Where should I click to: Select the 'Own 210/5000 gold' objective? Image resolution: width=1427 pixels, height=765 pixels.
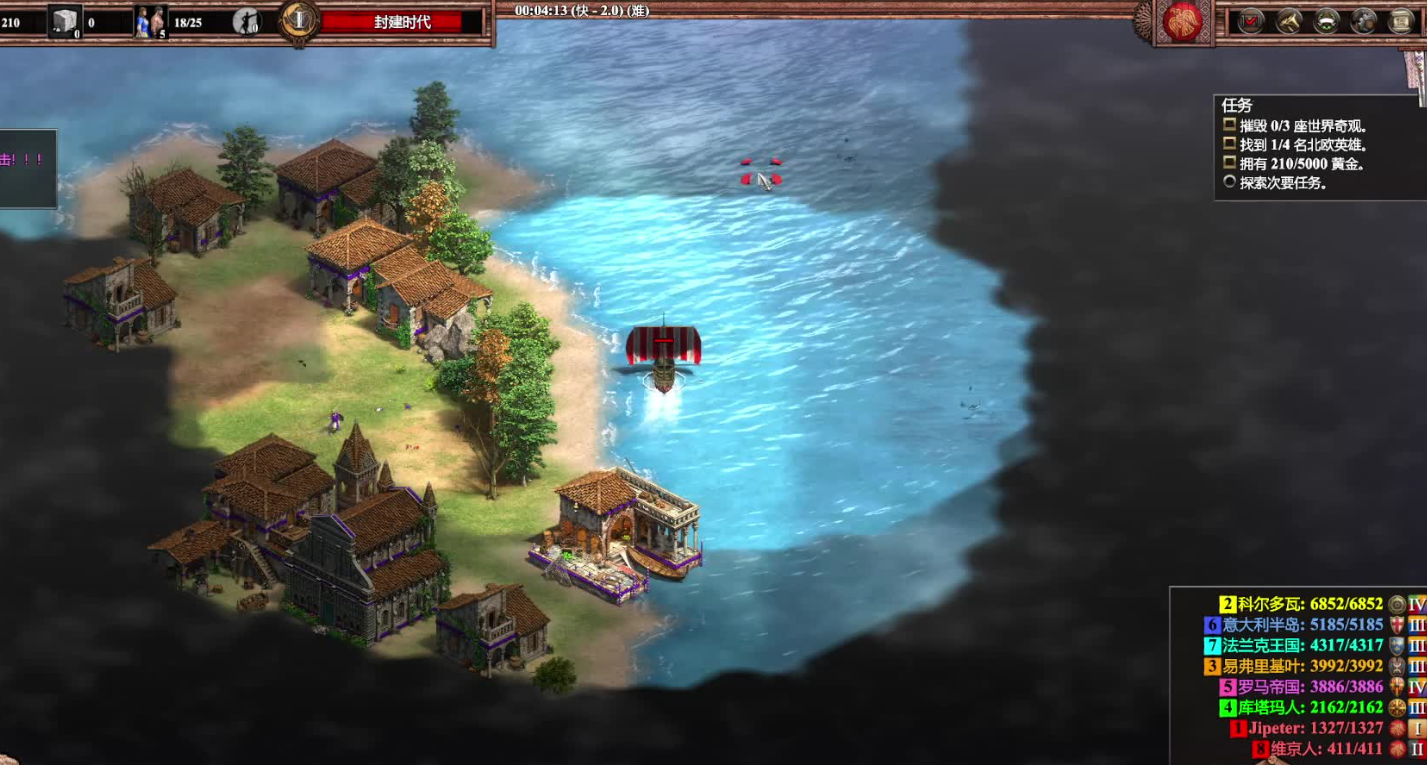tap(1302, 164)
